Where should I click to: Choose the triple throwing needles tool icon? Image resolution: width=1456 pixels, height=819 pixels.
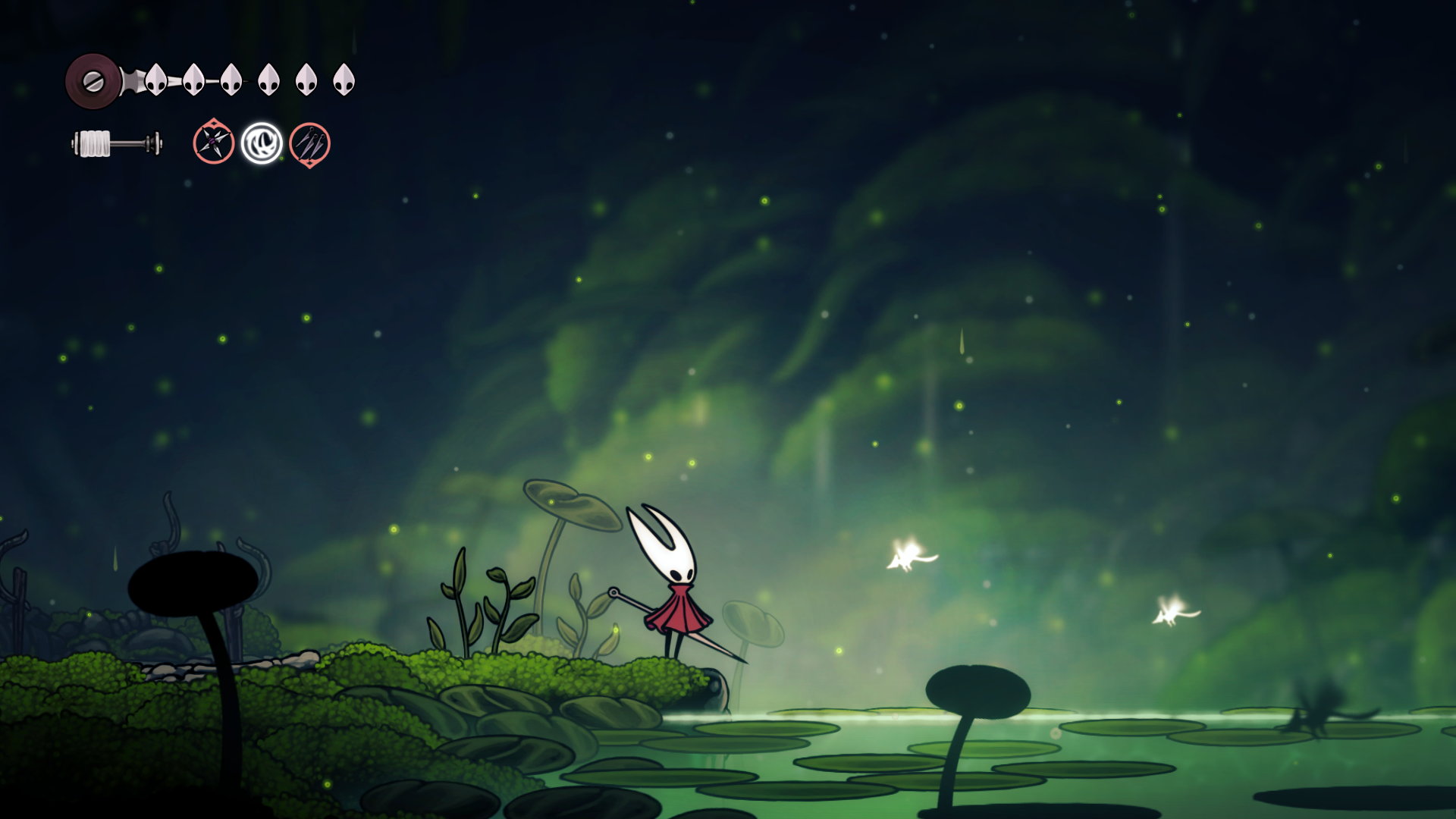click(309, 143)
